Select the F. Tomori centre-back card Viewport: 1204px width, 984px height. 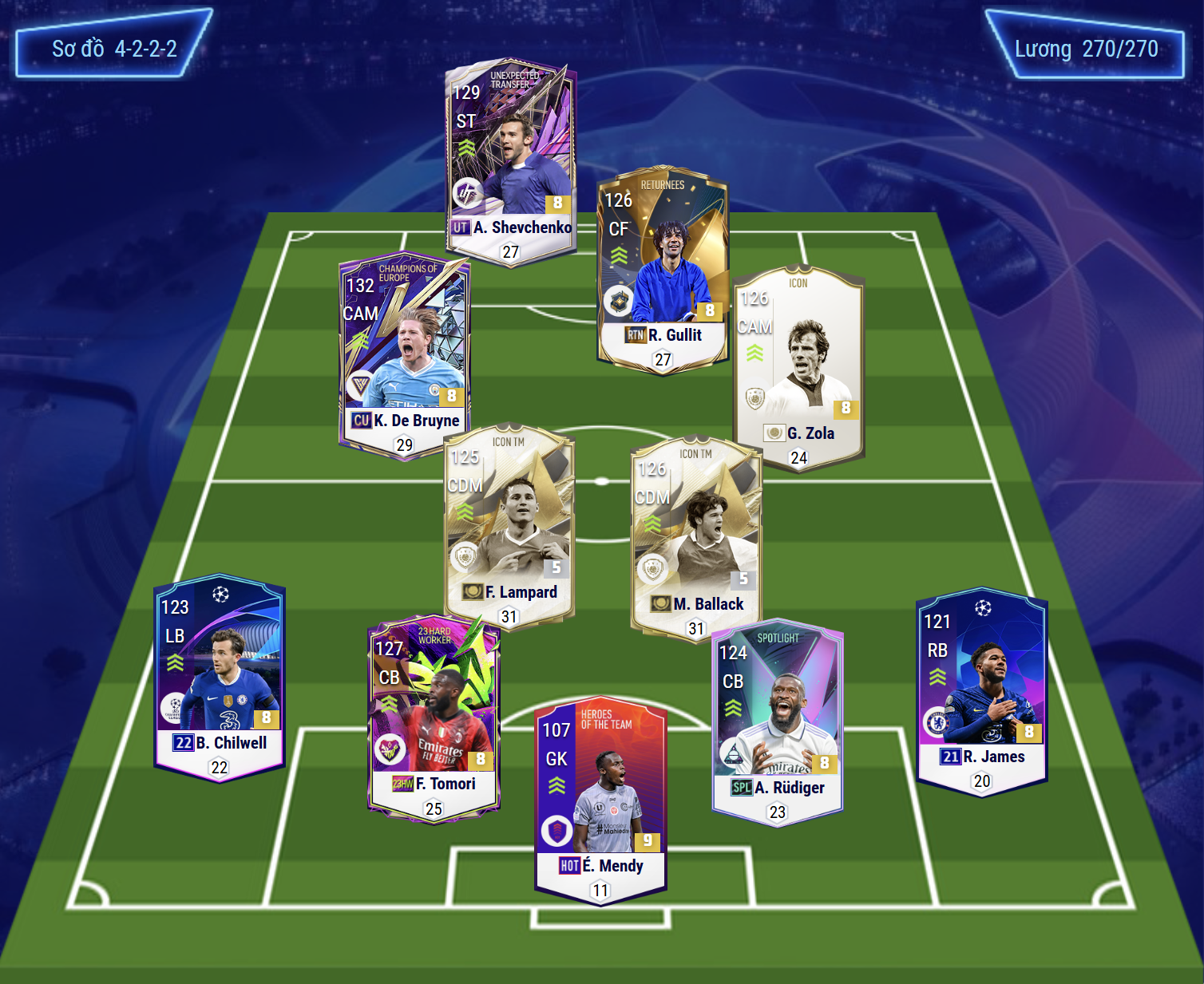click(x=434, y=718)
